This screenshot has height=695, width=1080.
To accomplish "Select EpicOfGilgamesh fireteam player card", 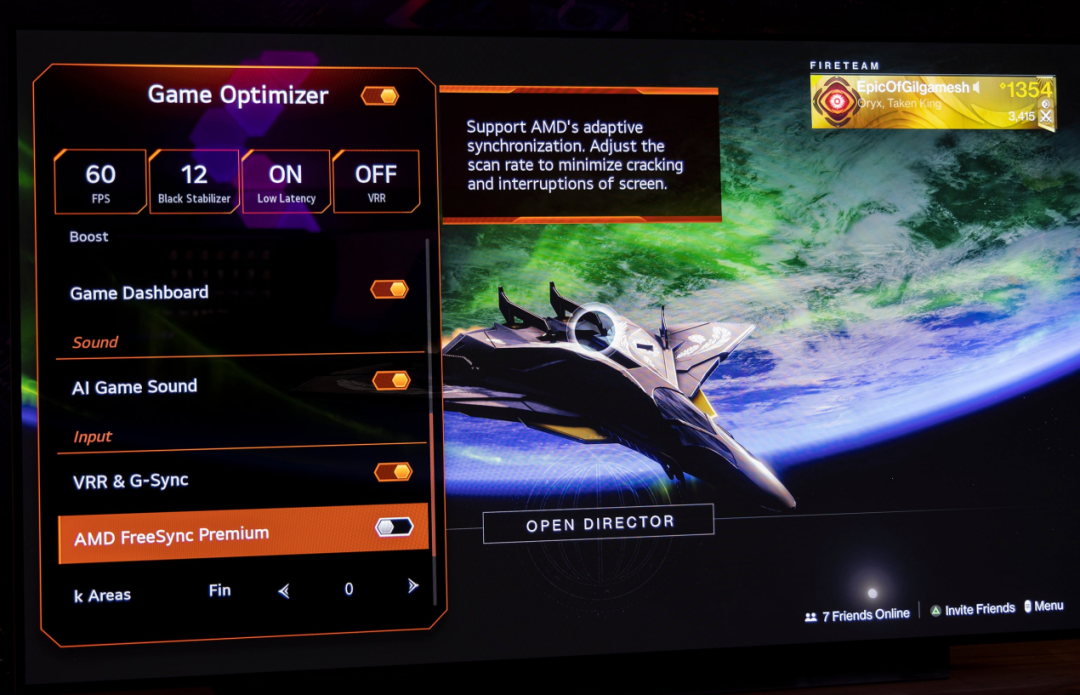I will [932, 101].
